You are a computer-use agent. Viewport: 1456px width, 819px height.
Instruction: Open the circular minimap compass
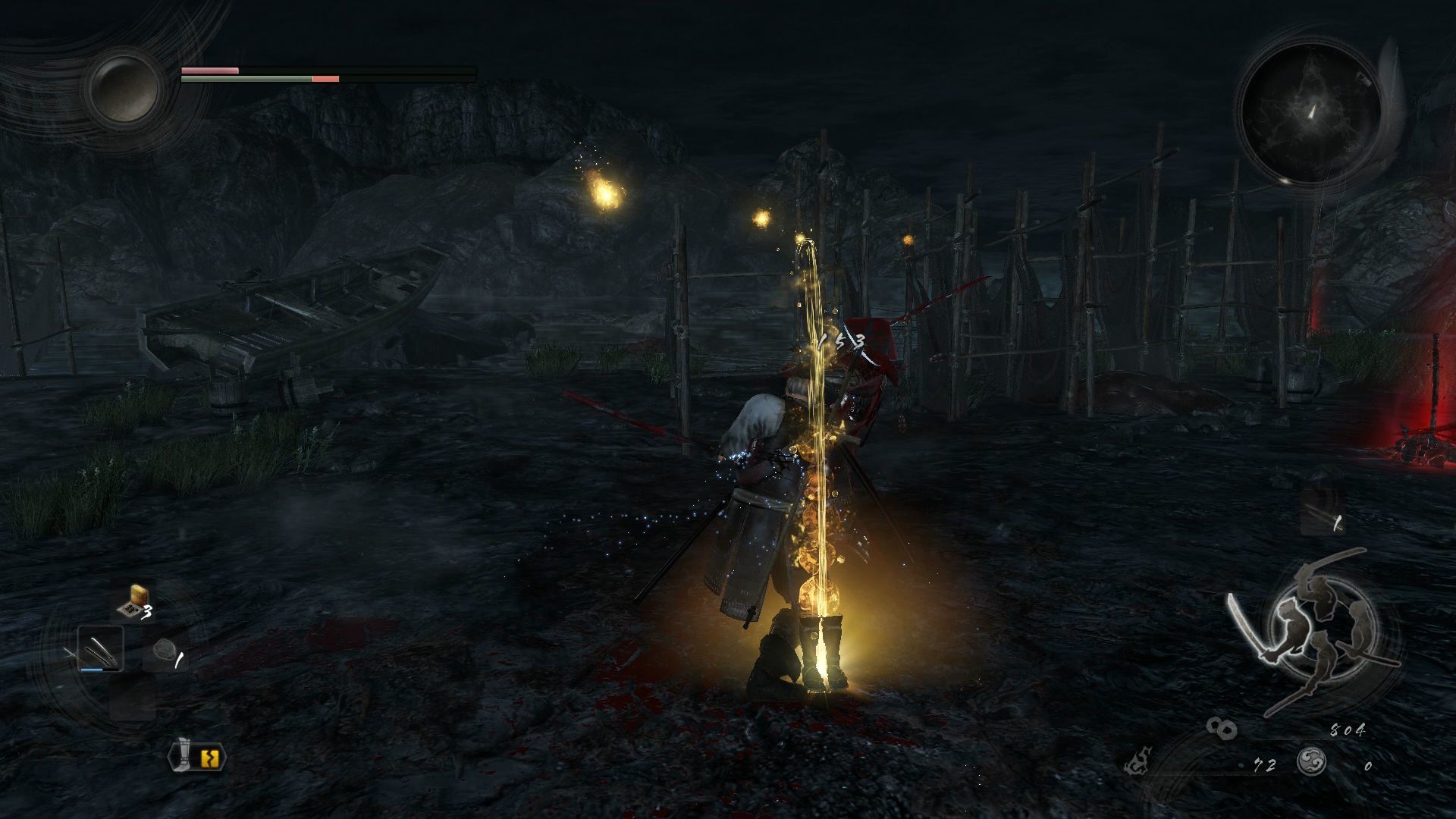point(1310,112)
